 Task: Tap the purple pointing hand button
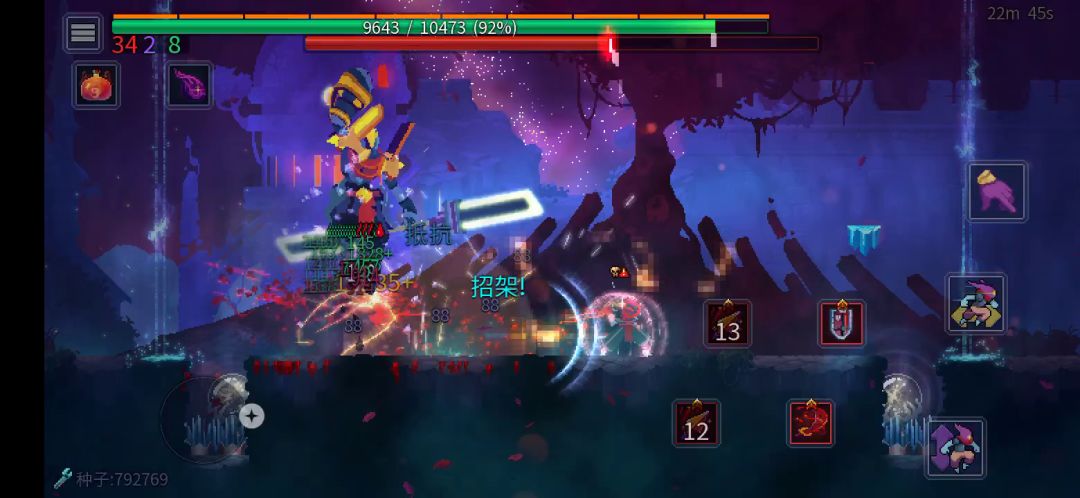pos(996,191)
